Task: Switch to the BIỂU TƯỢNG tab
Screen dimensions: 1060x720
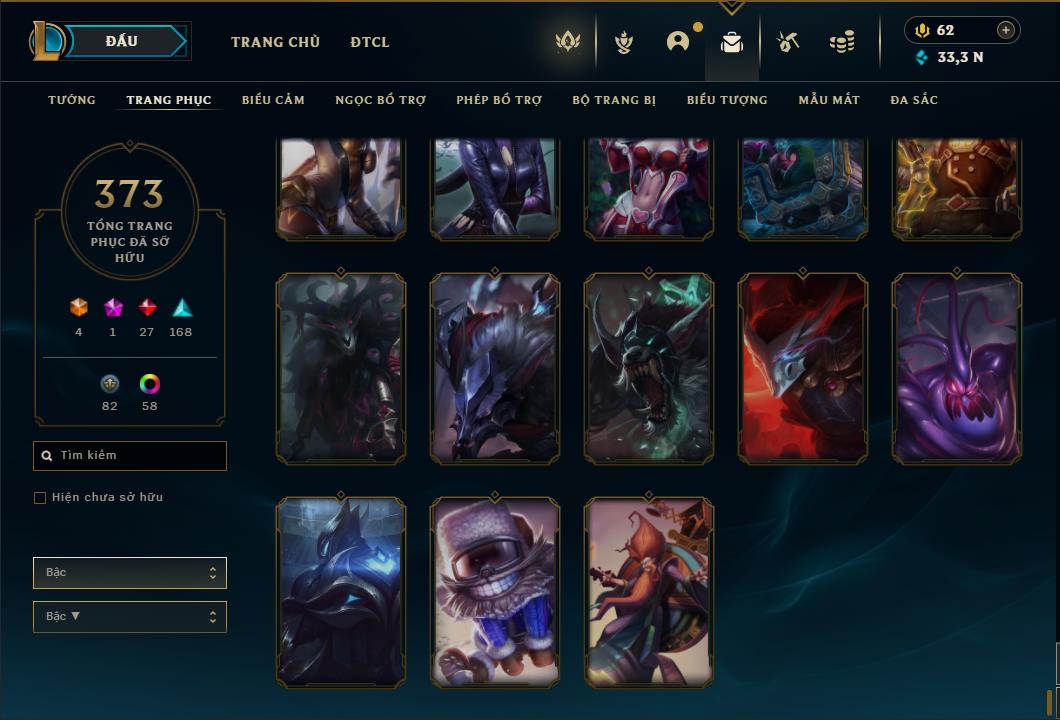Action: pyautogui.click(x=727, y=100)
